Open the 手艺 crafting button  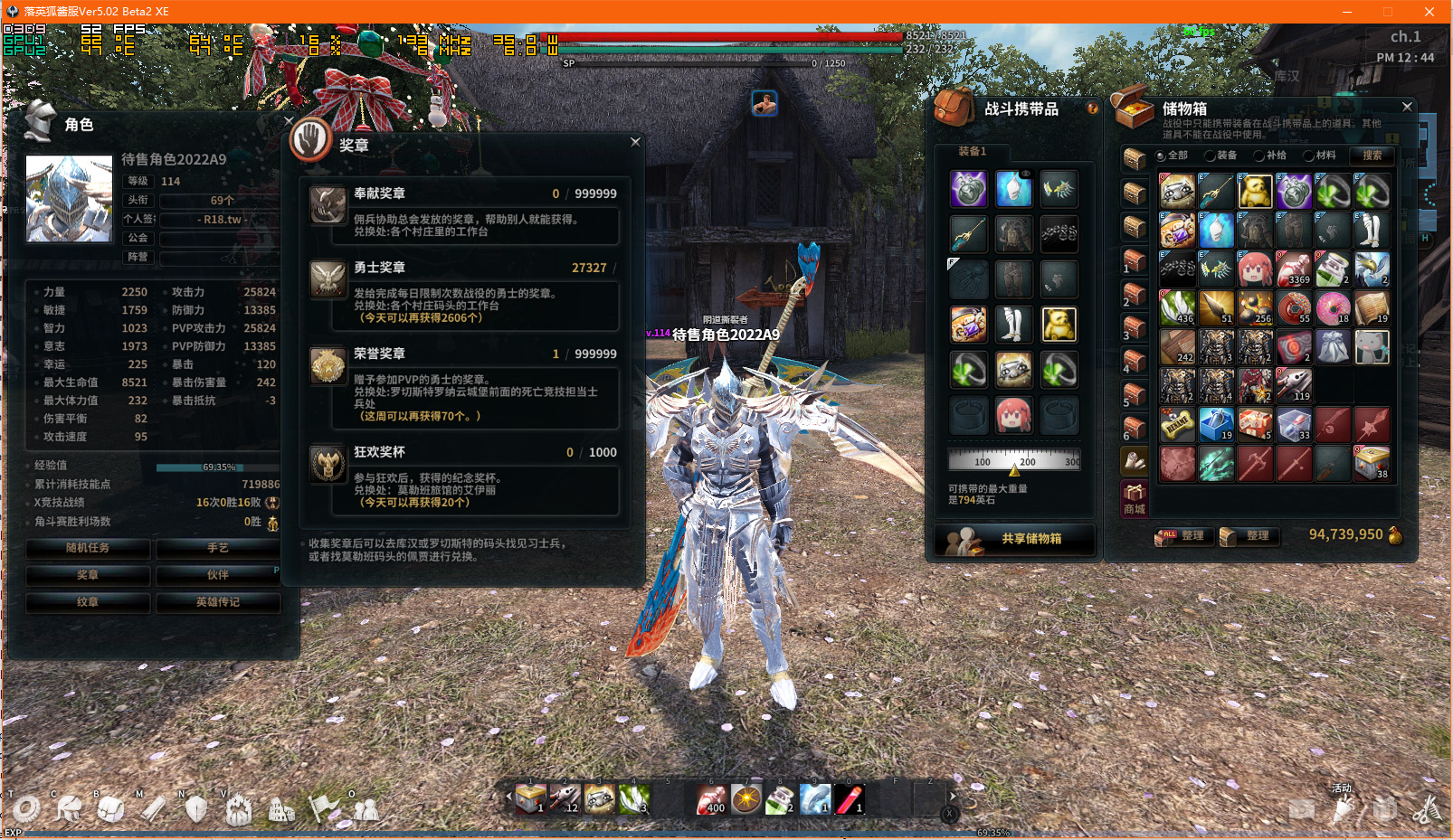click(217, 548)
